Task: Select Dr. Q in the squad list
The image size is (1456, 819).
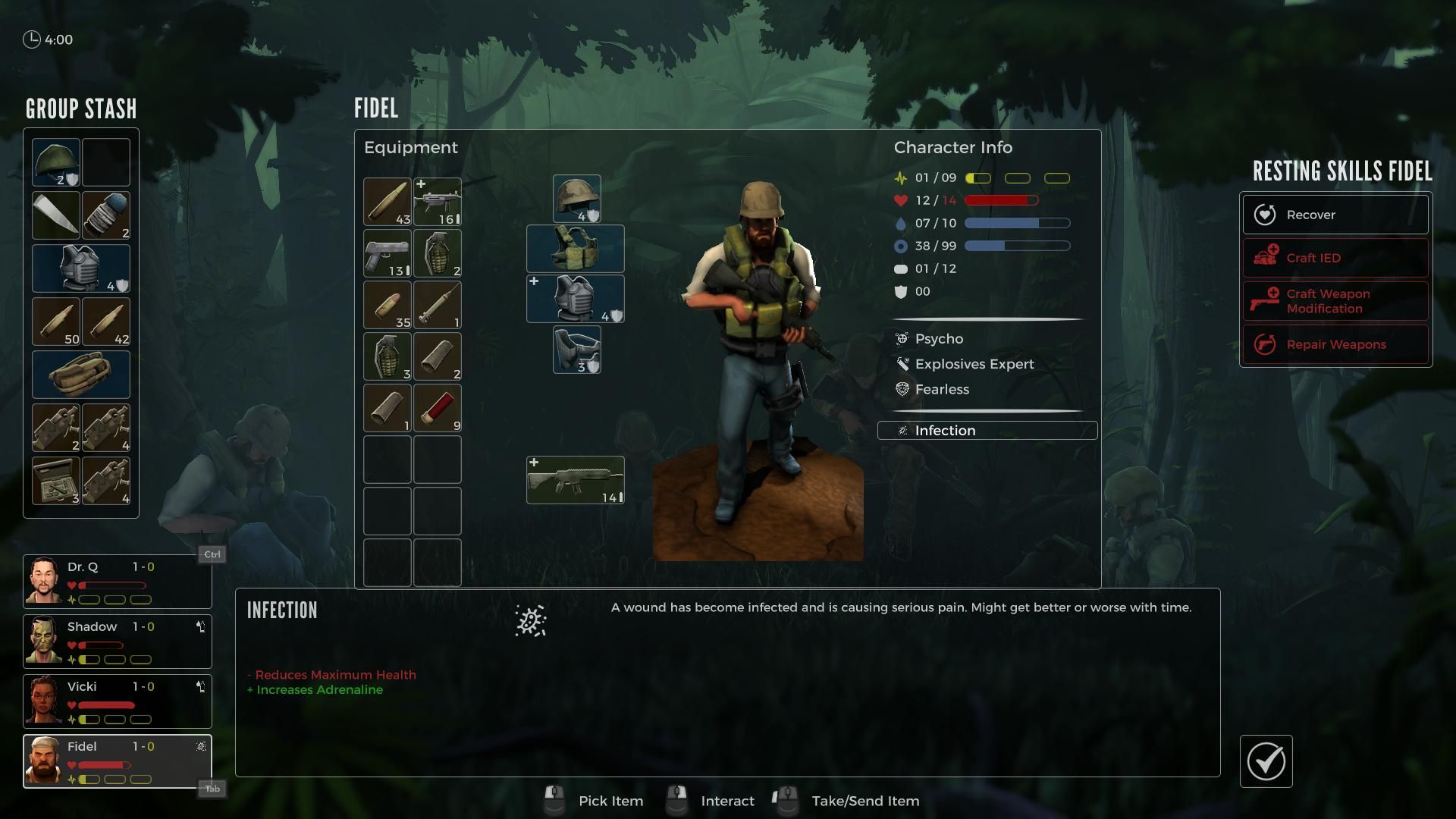Action: coord(118,582)
